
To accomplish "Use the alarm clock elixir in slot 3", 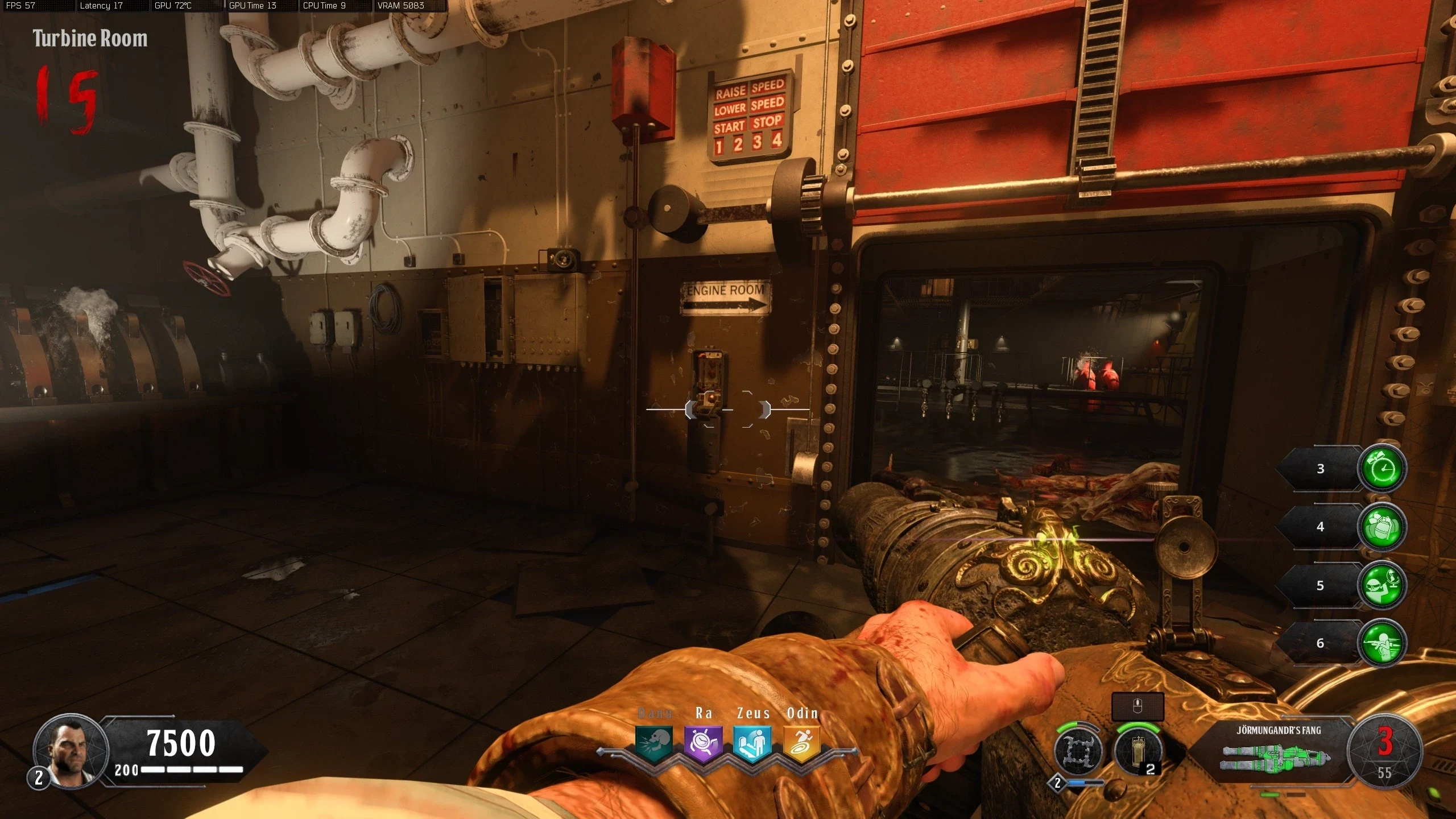I will 1382,469.
